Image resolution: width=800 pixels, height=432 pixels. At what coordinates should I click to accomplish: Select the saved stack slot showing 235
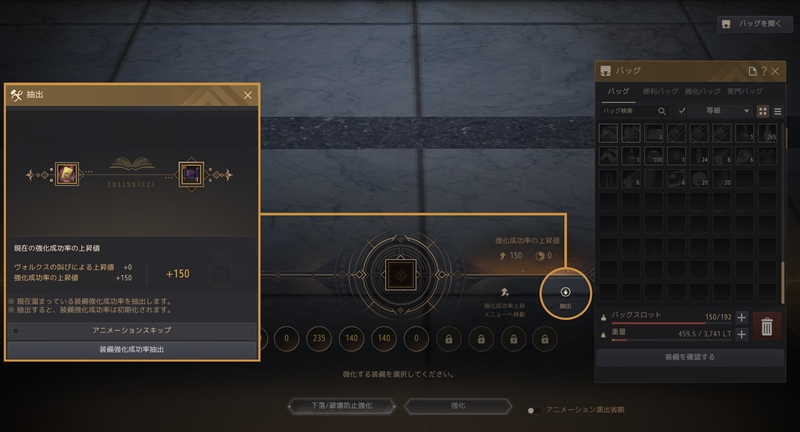(319, 340)
